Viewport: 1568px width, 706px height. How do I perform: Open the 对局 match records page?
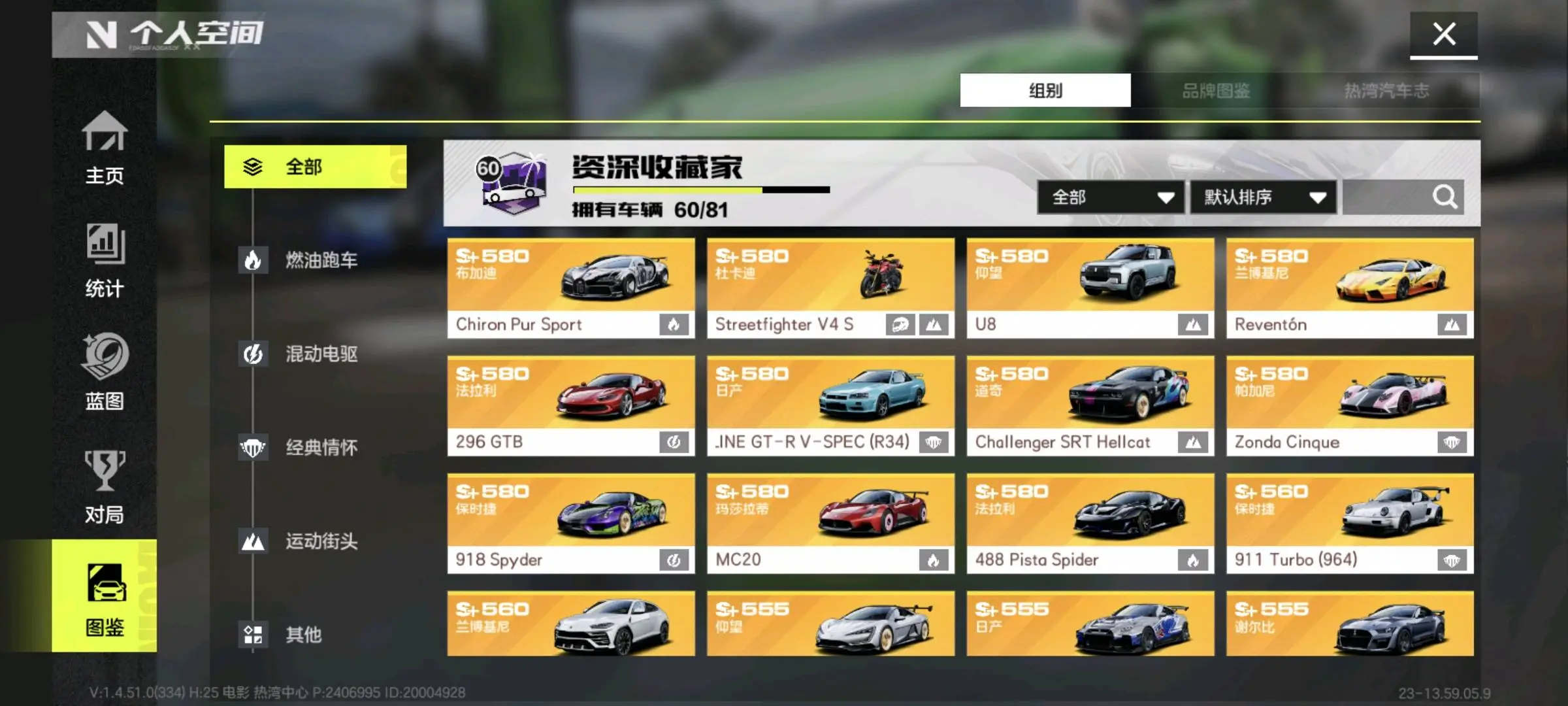(x=105, y=487)
